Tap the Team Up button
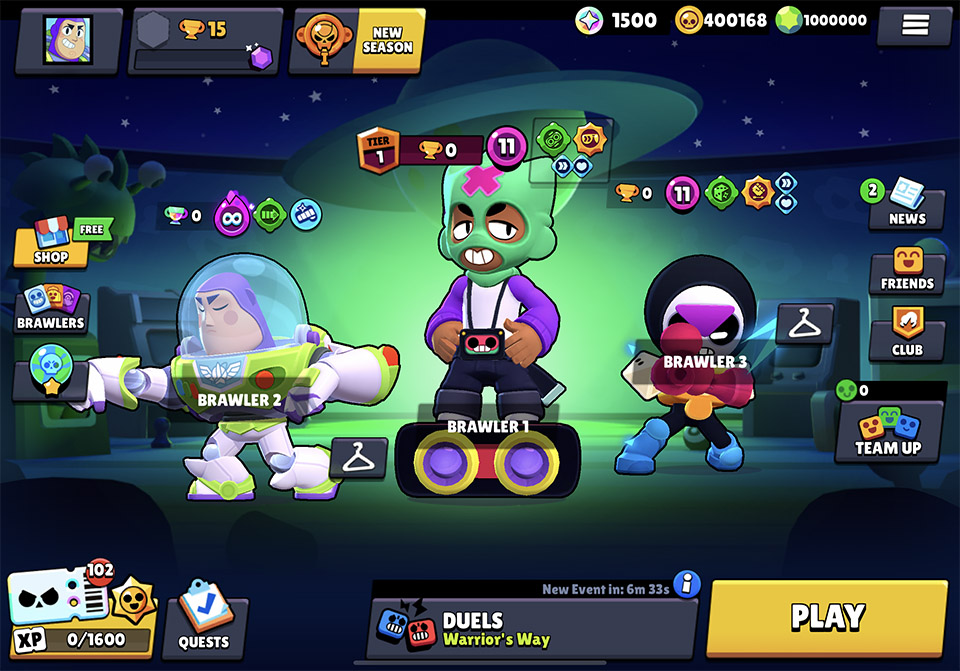The width and height of the screenshot is (960, 671). point(888,431)
